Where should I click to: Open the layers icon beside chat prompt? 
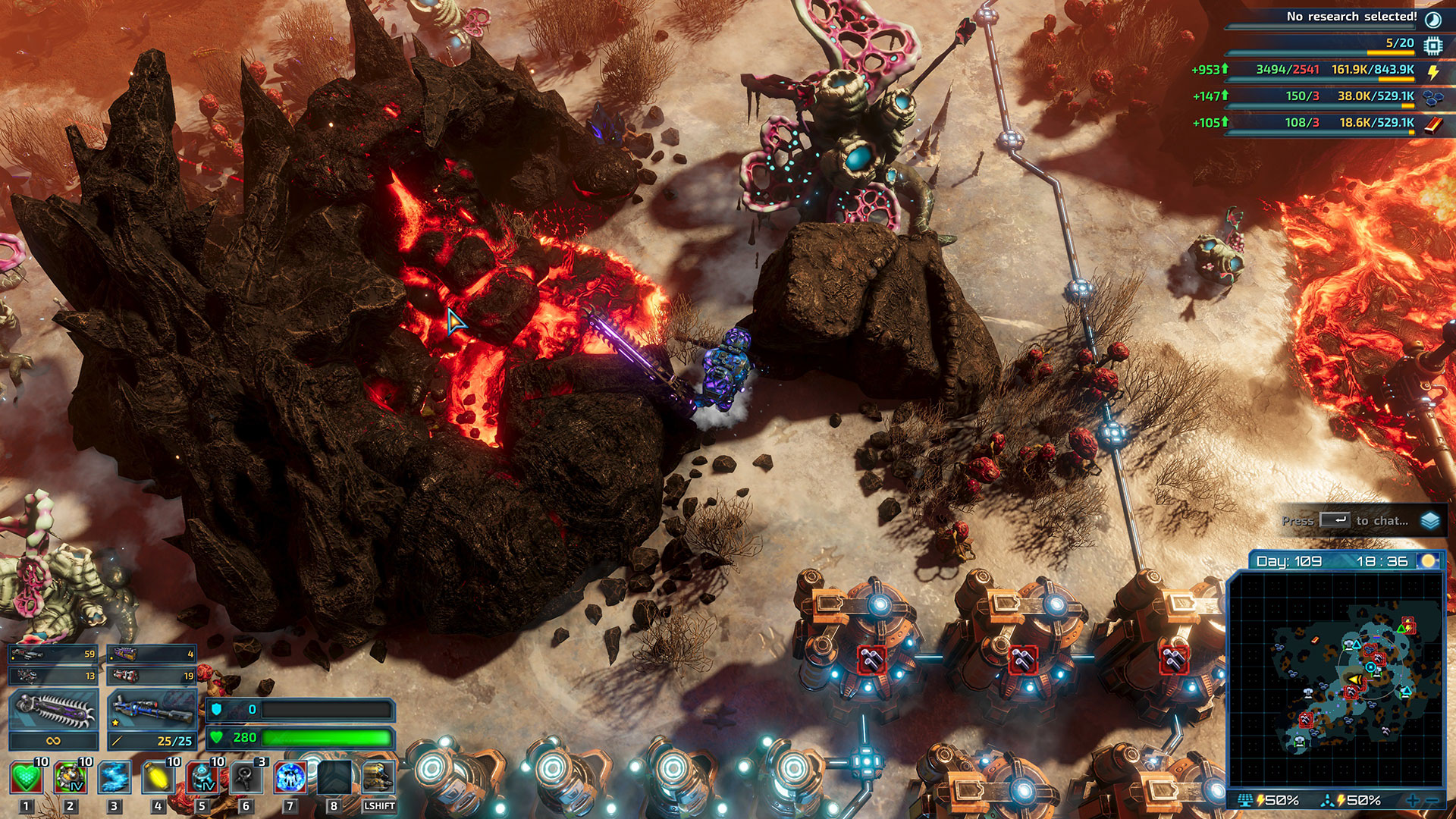click(x=1430, y=521)
